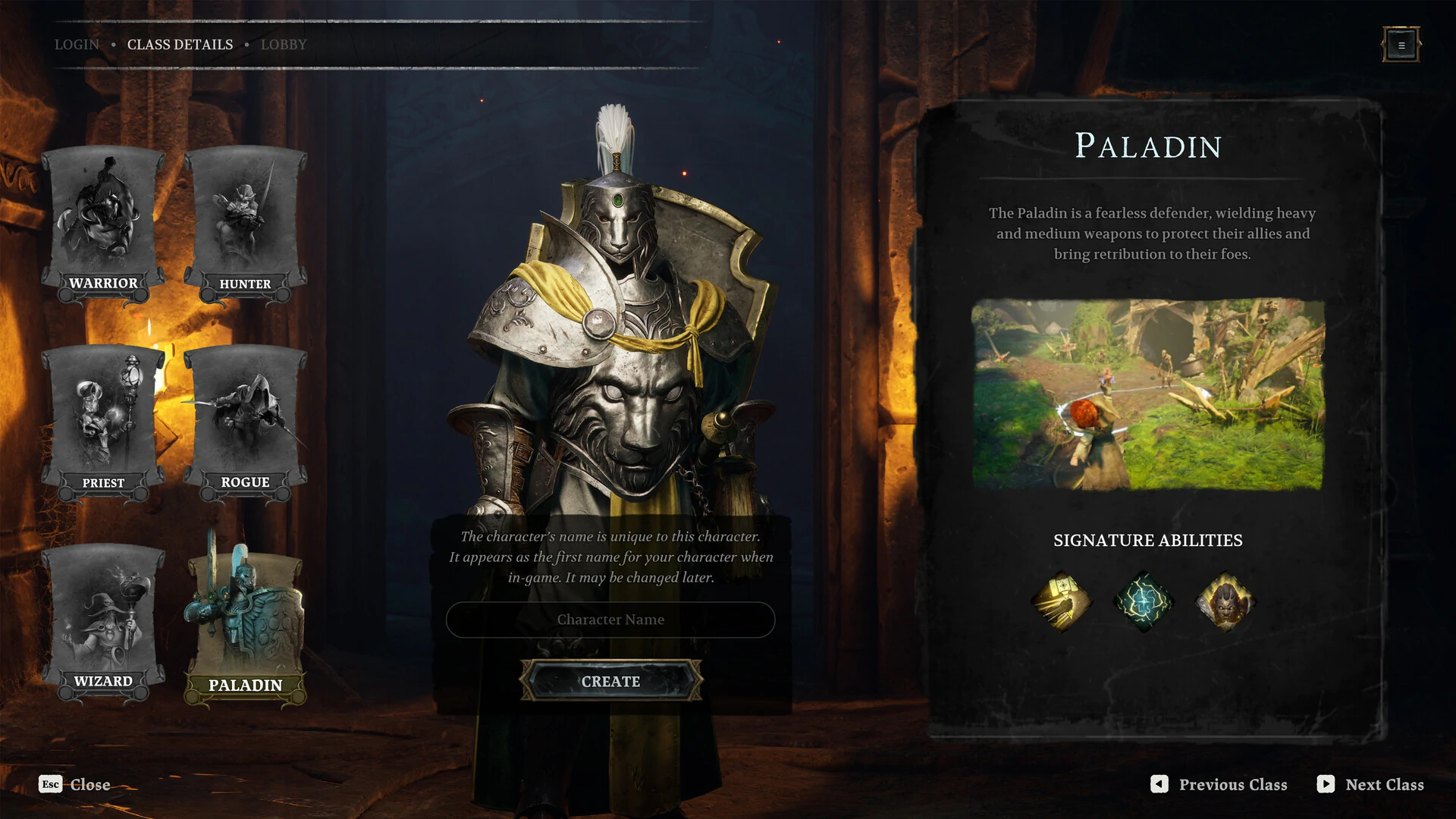Click the Character Name input field

(x=610, y=620)
